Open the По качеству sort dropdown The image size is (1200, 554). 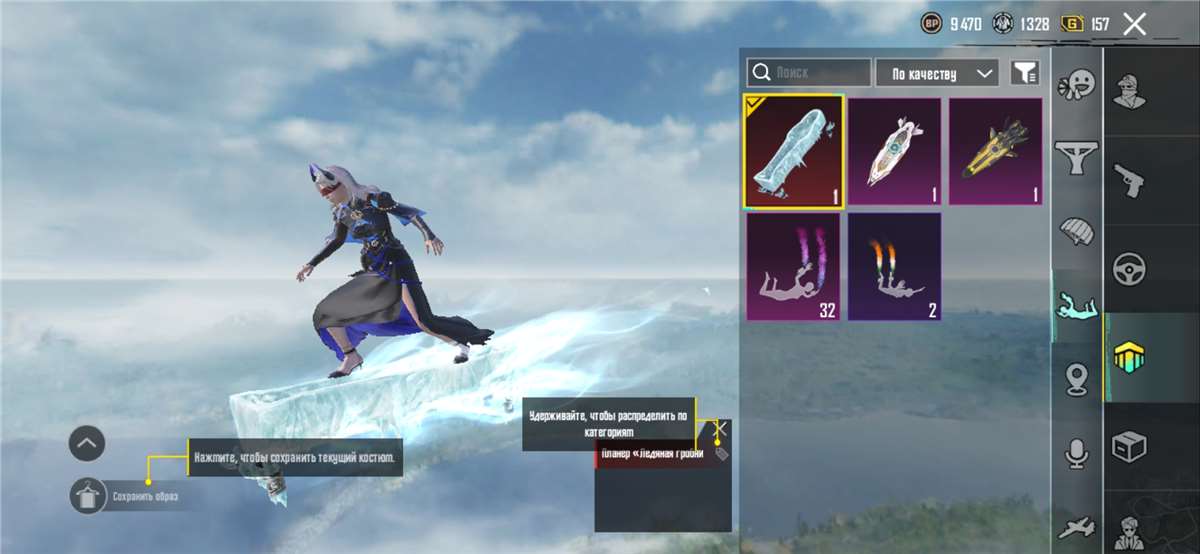pos(937,73)
